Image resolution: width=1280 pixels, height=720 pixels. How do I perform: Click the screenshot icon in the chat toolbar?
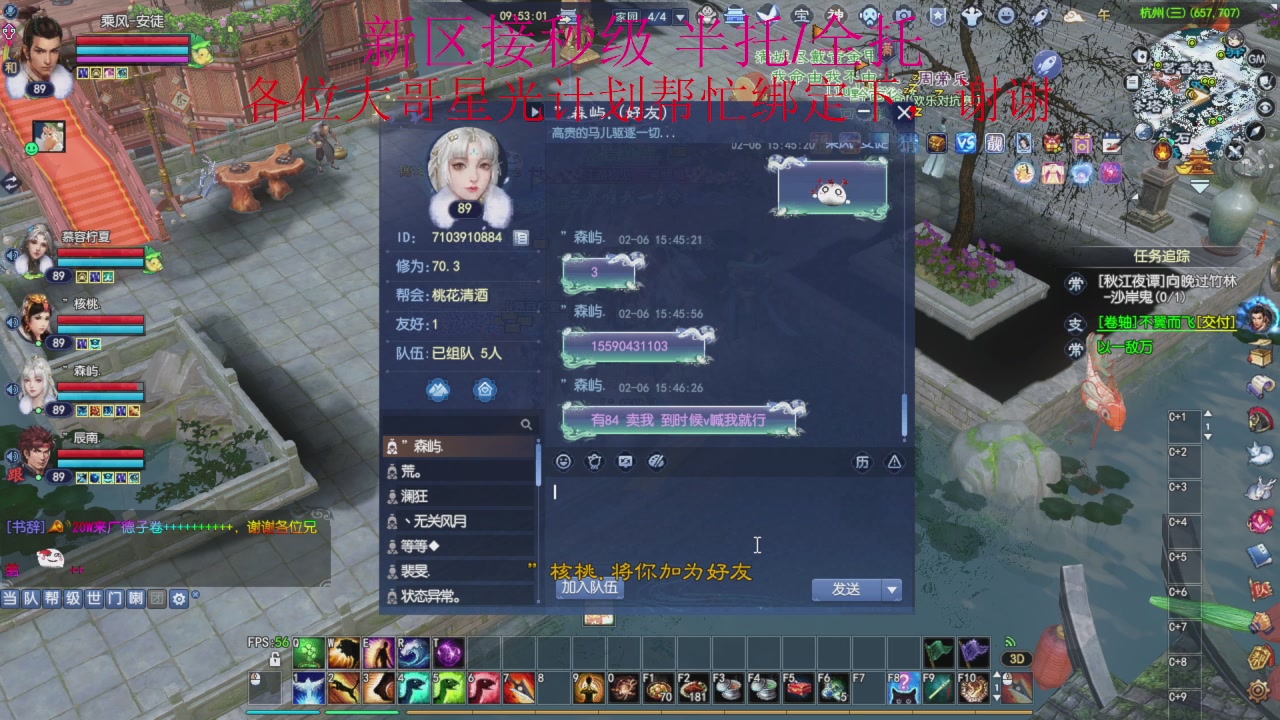click(628, 461)
